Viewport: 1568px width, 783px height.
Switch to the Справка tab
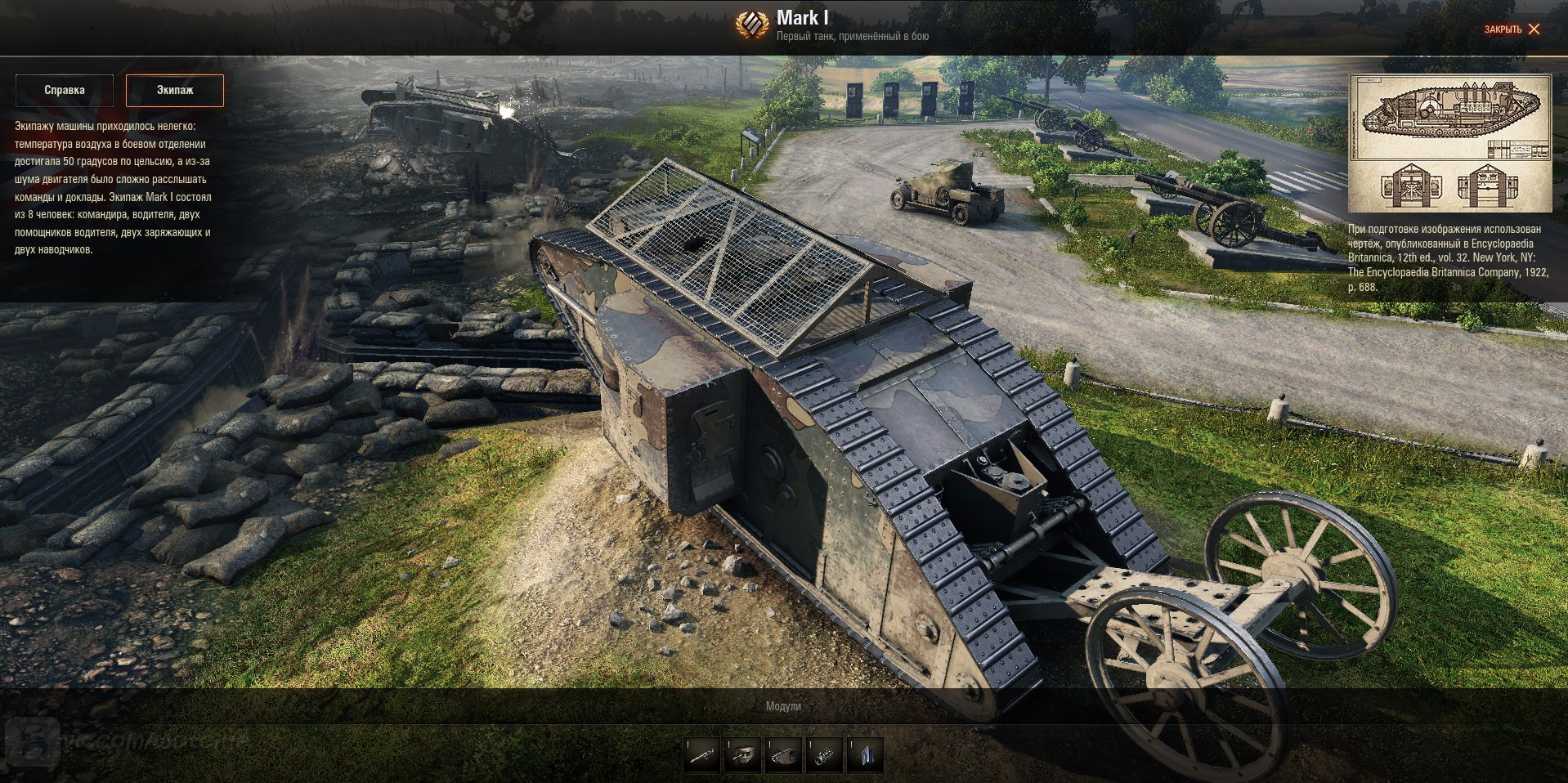click(x=65, y=91)
